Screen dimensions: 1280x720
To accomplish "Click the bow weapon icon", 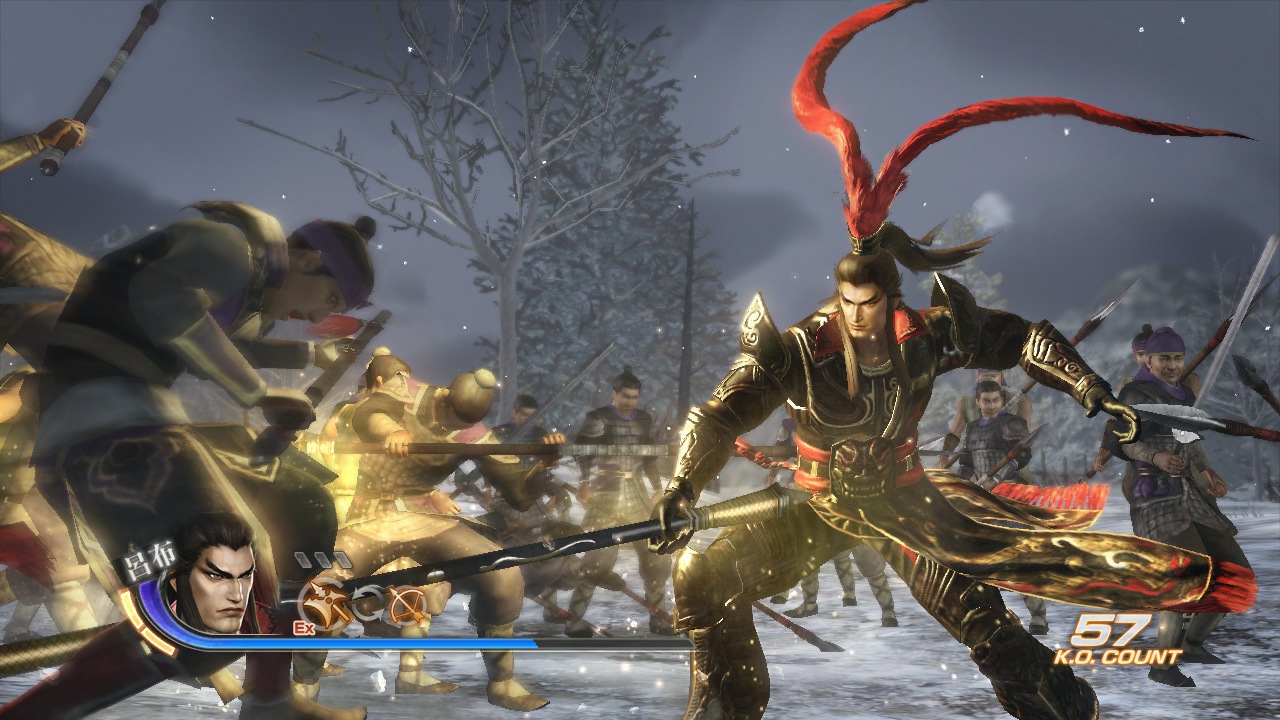I will pos(406,604).
